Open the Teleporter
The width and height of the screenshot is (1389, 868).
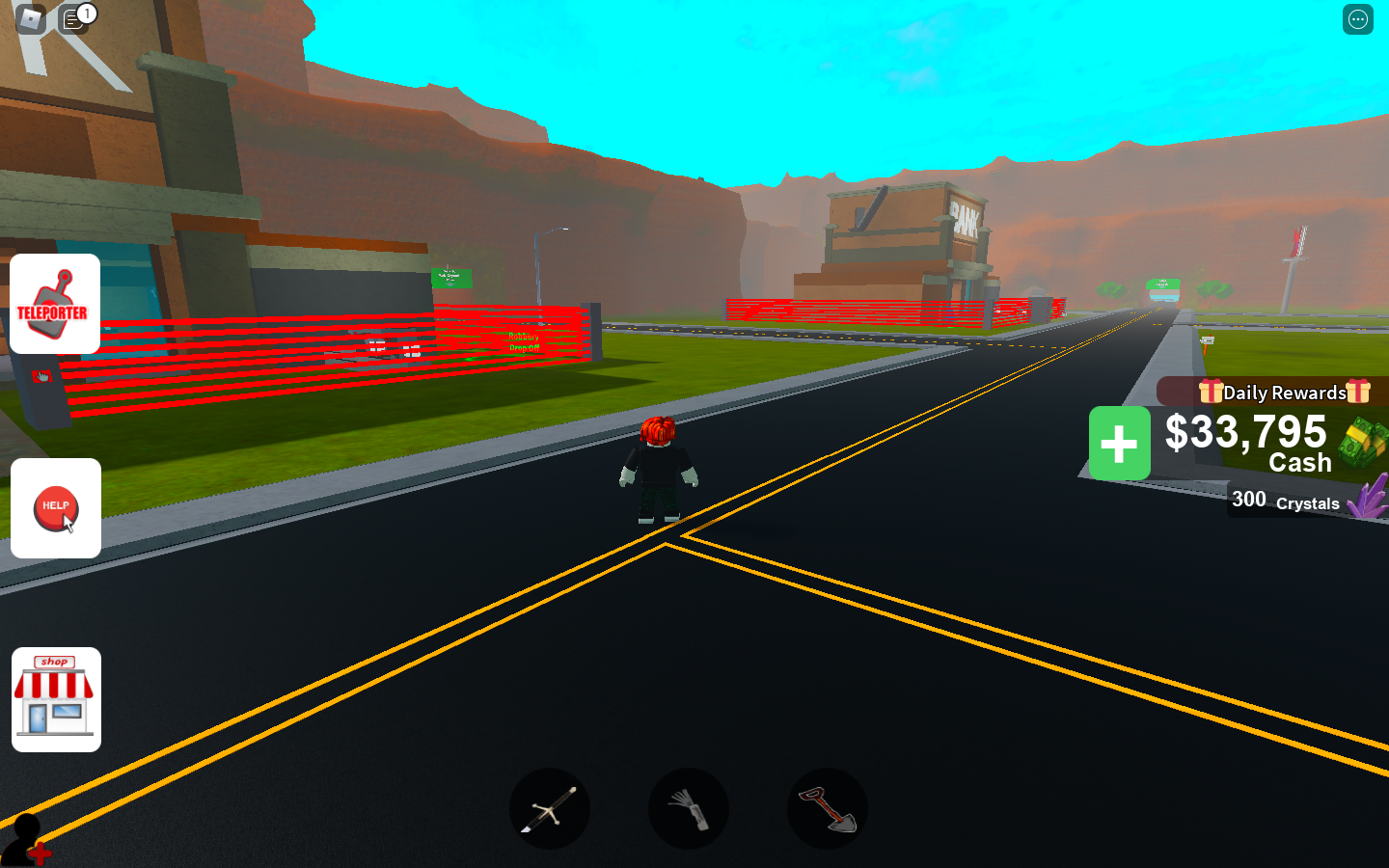tap(55, 304)
